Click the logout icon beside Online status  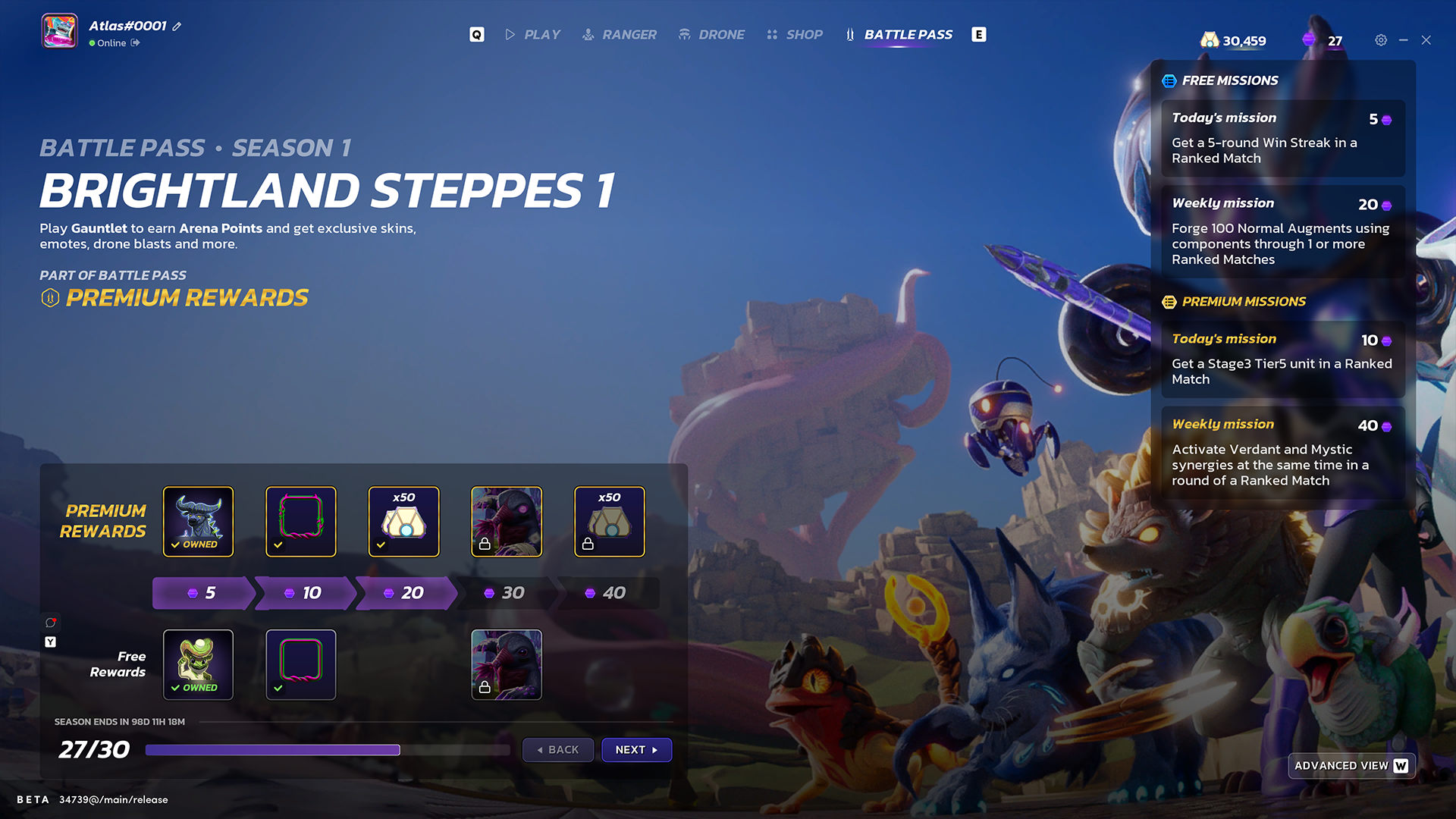click(x=135, y=43)
